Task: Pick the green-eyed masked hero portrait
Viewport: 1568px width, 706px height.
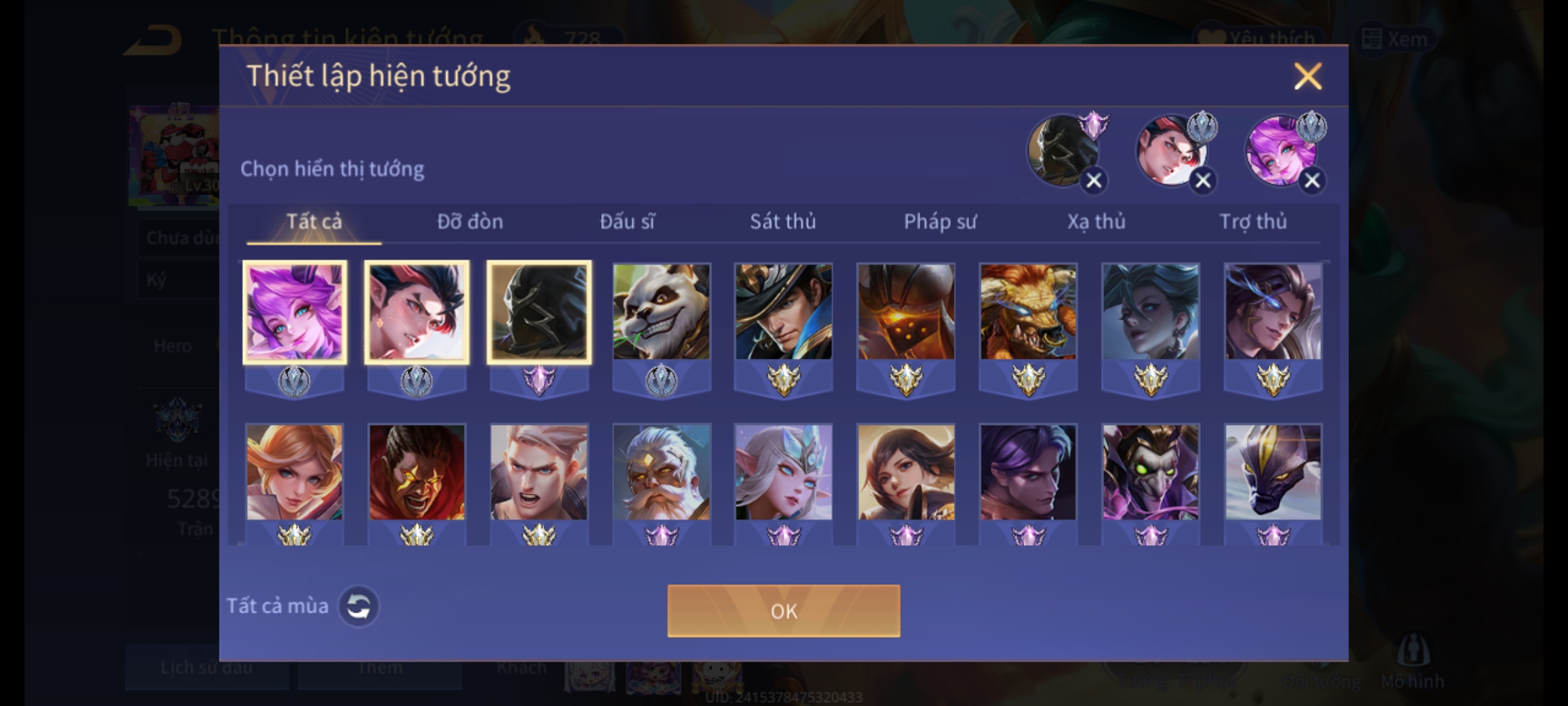Action: coord(1151,472)
